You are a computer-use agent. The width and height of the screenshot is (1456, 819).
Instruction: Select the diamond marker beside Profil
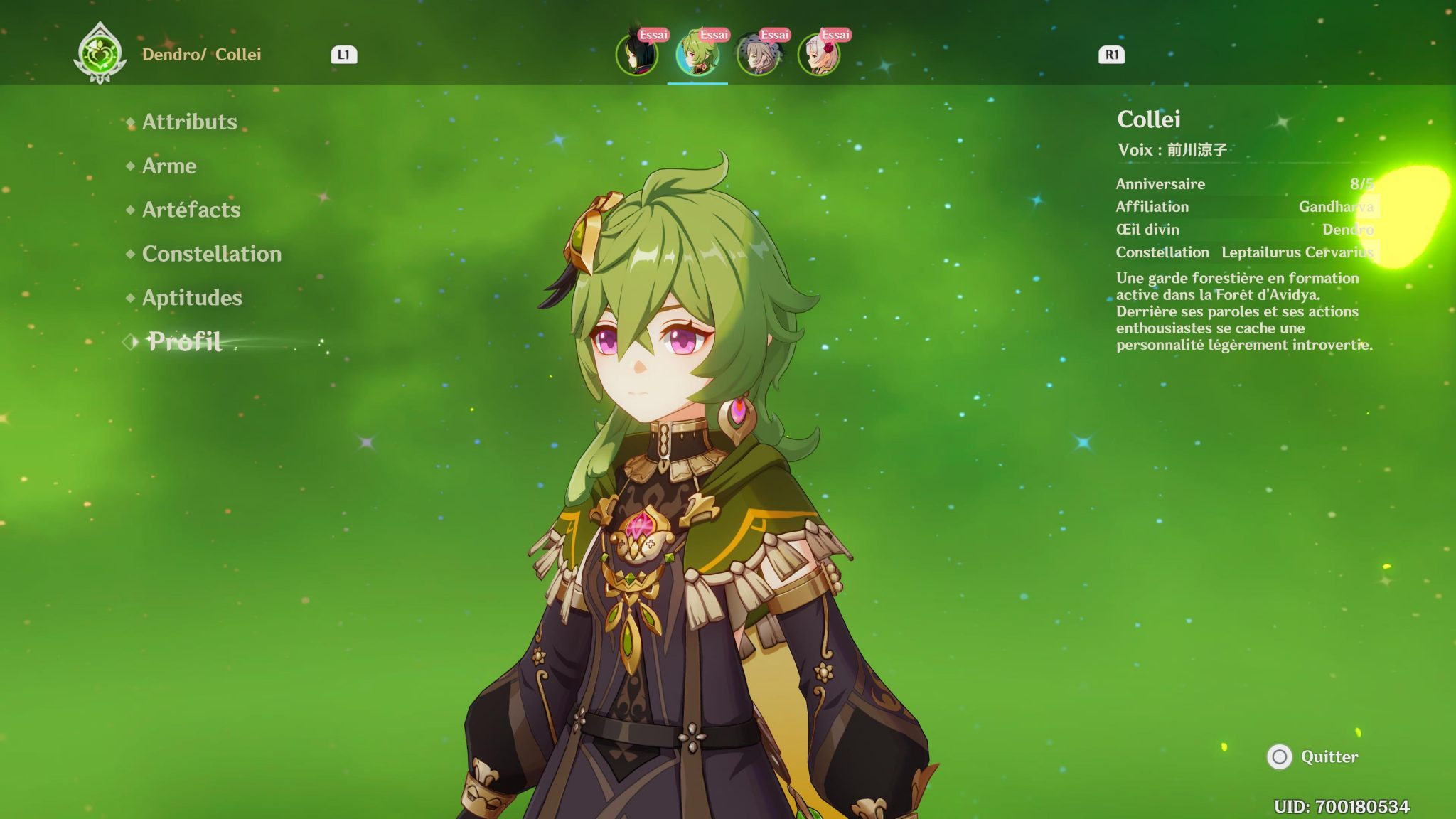[131, 343]
